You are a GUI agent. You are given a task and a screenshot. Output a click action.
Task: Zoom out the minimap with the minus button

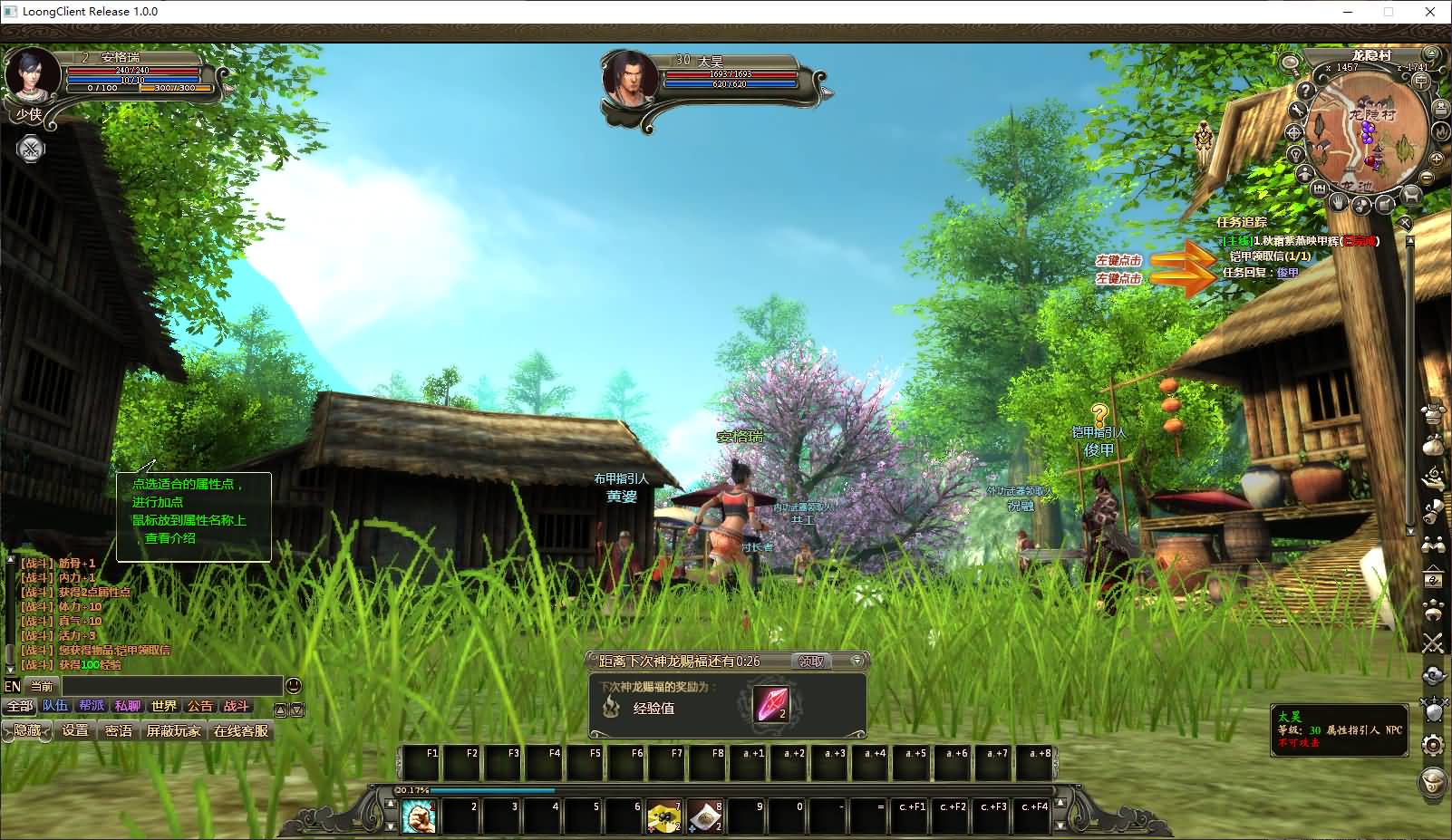tap(1427, 176)
